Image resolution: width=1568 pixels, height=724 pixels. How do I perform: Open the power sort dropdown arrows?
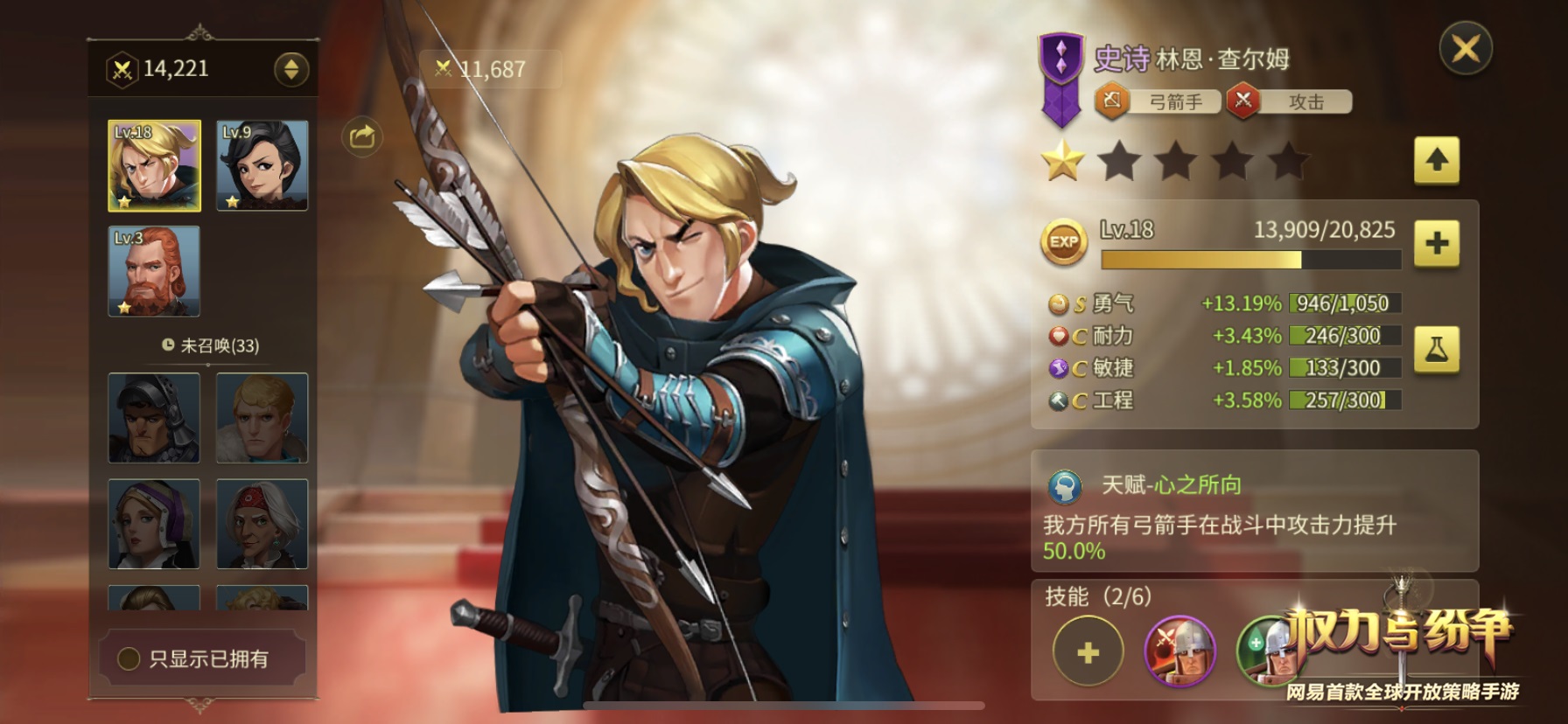pyautogui.click(x=291, y=69)
